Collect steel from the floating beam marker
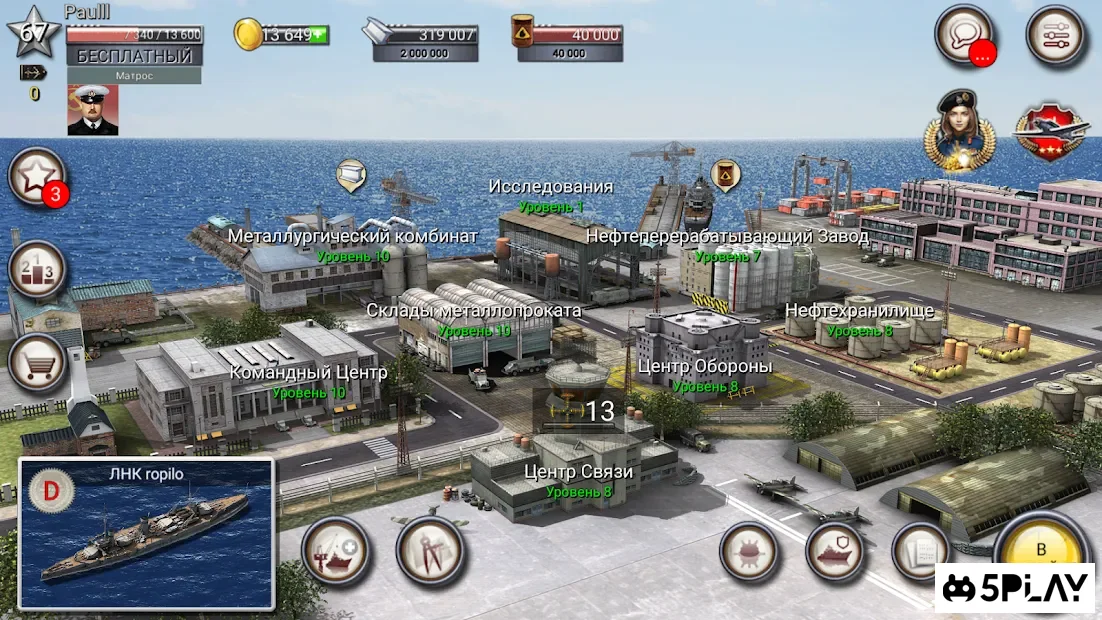 click(351, 175)
